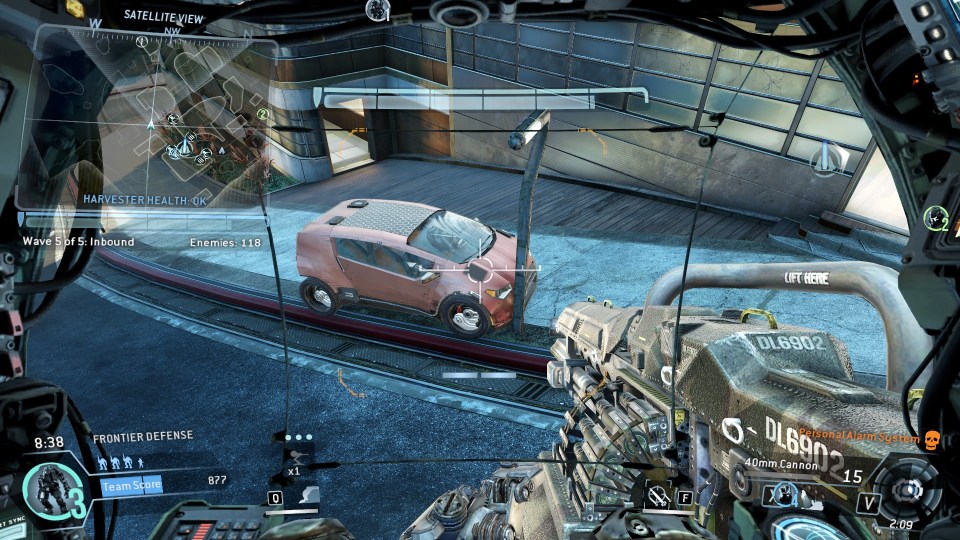Activate the crossed-out rocket ability icon

coord(657,495)
